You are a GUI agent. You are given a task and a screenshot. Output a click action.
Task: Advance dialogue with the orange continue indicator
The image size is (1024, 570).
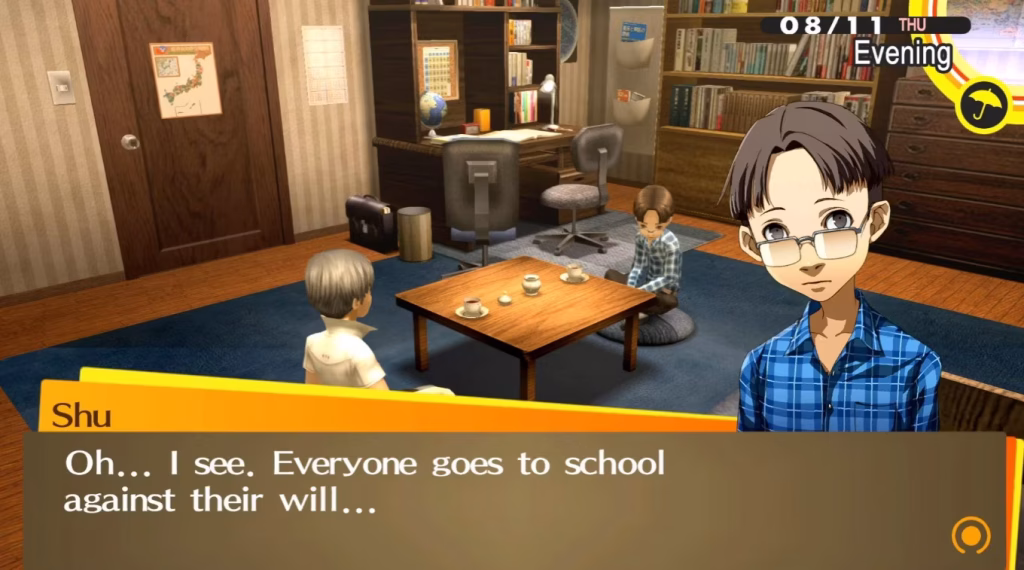coord(970,535)
